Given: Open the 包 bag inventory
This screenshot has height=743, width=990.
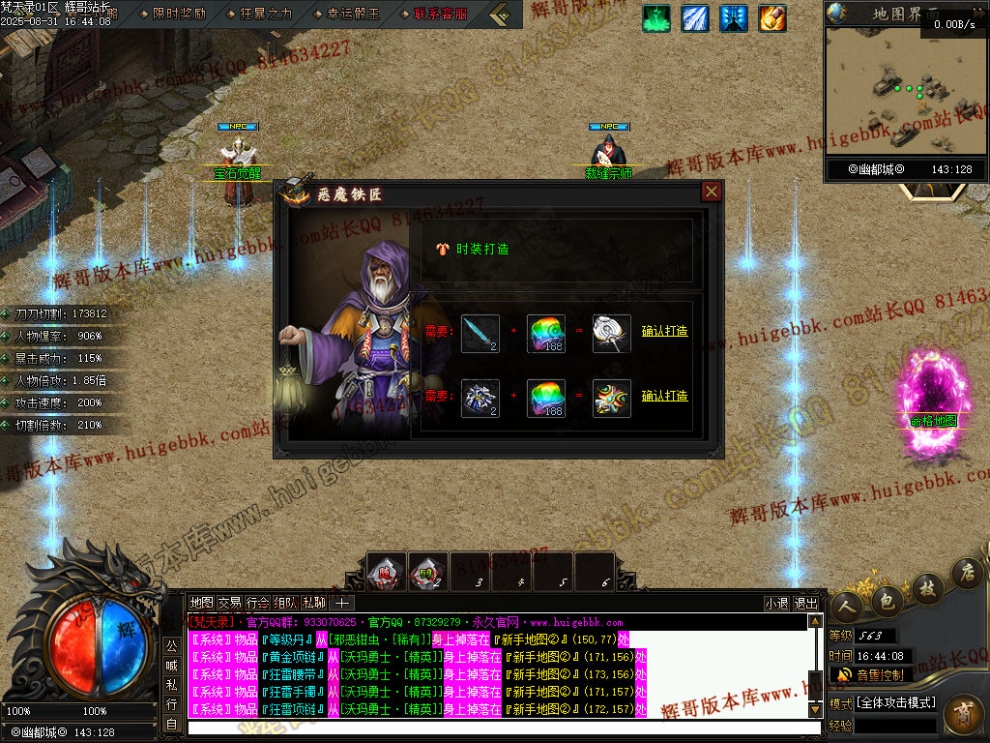Looking at the screenshot, I should [x=885, y=600].
